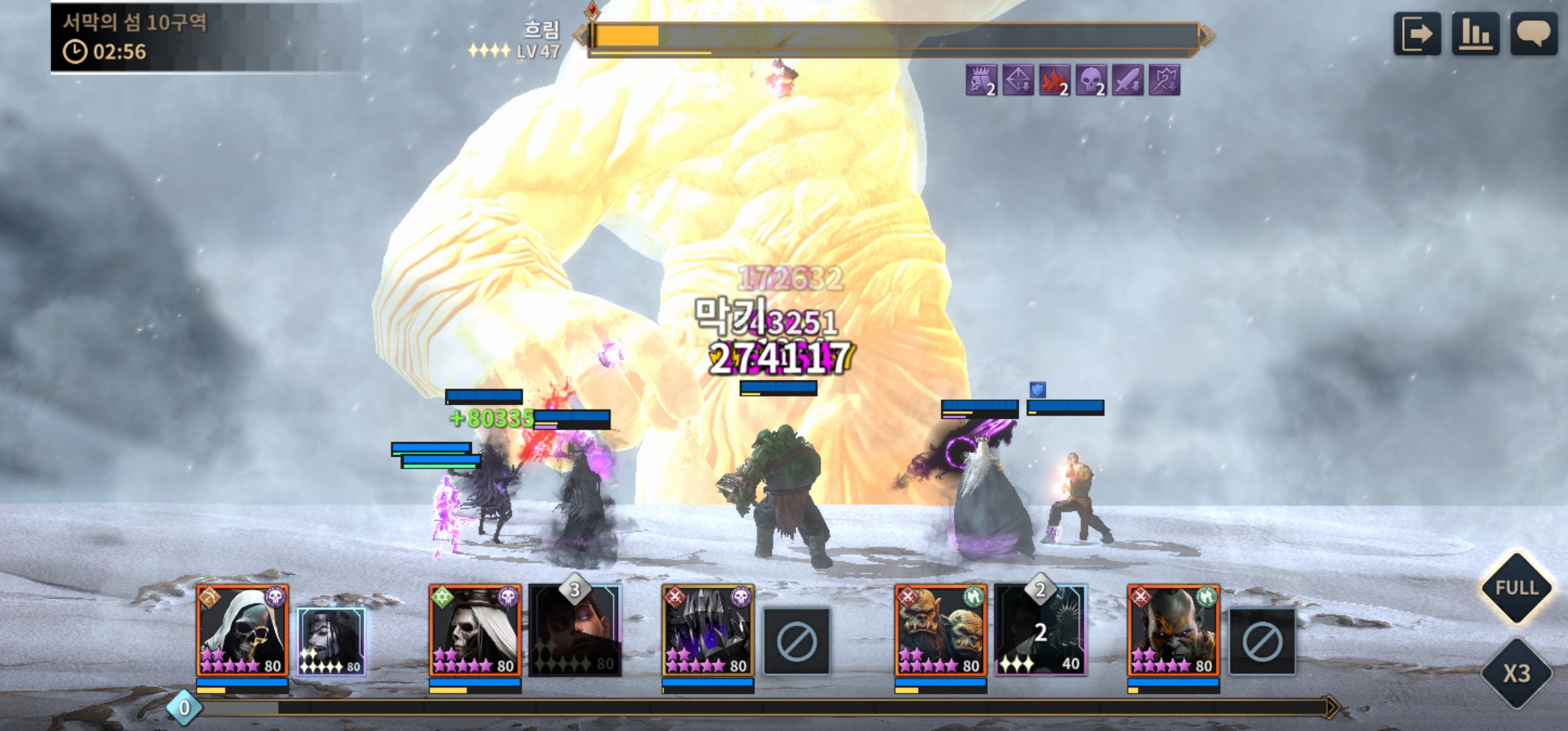1568x731 pixels.
Task: Inspect the red flame burn debuff icon
Action: click(1054, 81)
